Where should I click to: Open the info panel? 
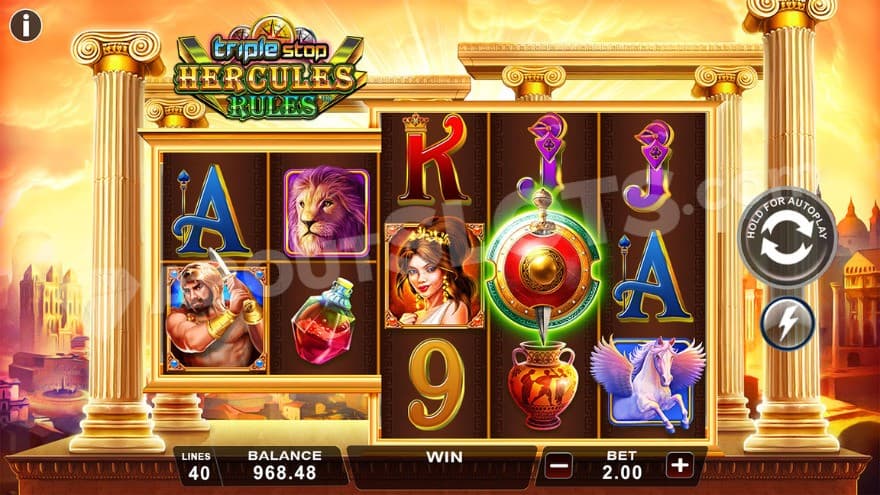tap(25, 25)
